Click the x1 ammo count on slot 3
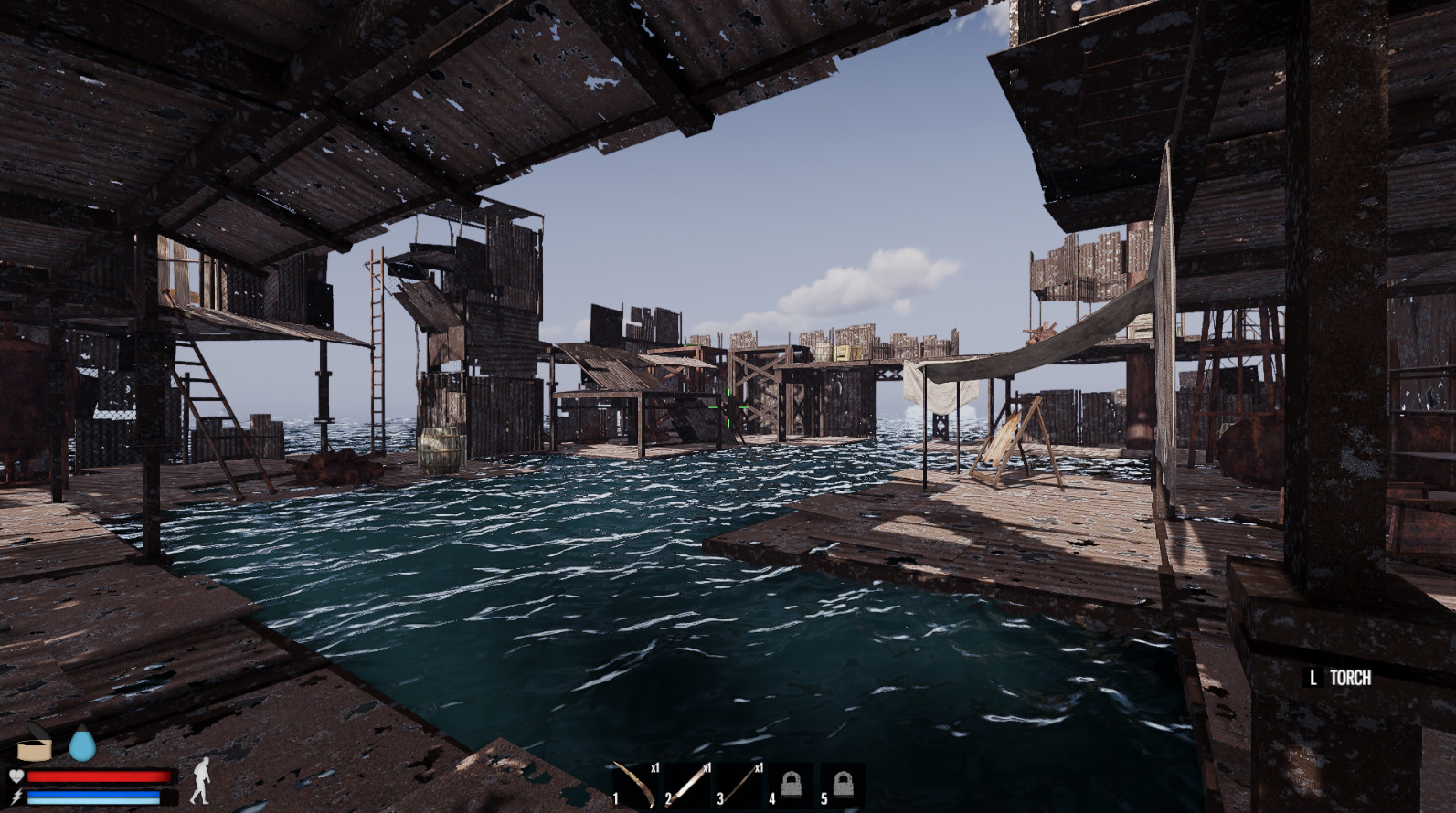 (760, 768)
